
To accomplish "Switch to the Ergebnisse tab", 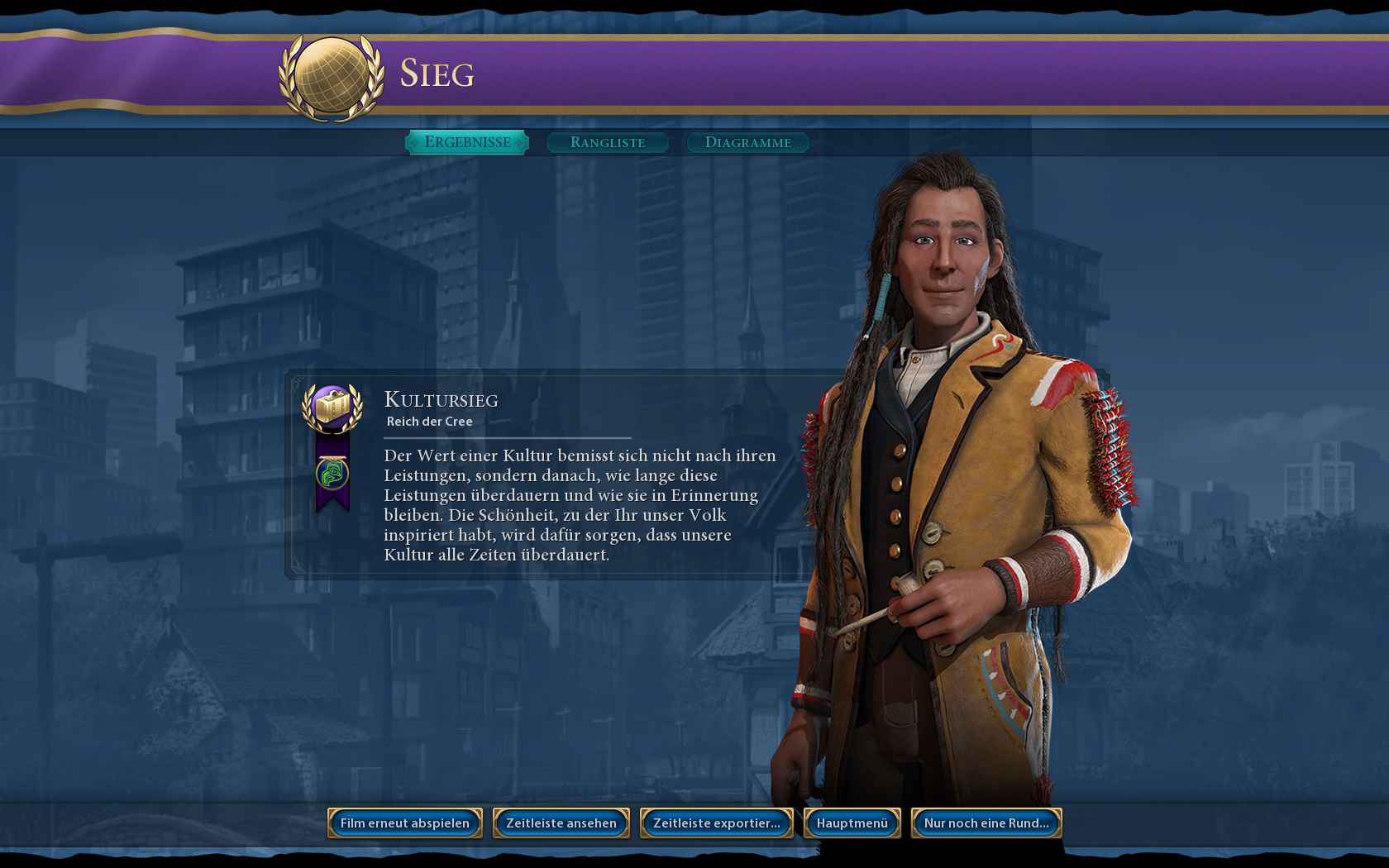I will coord(467,142).
